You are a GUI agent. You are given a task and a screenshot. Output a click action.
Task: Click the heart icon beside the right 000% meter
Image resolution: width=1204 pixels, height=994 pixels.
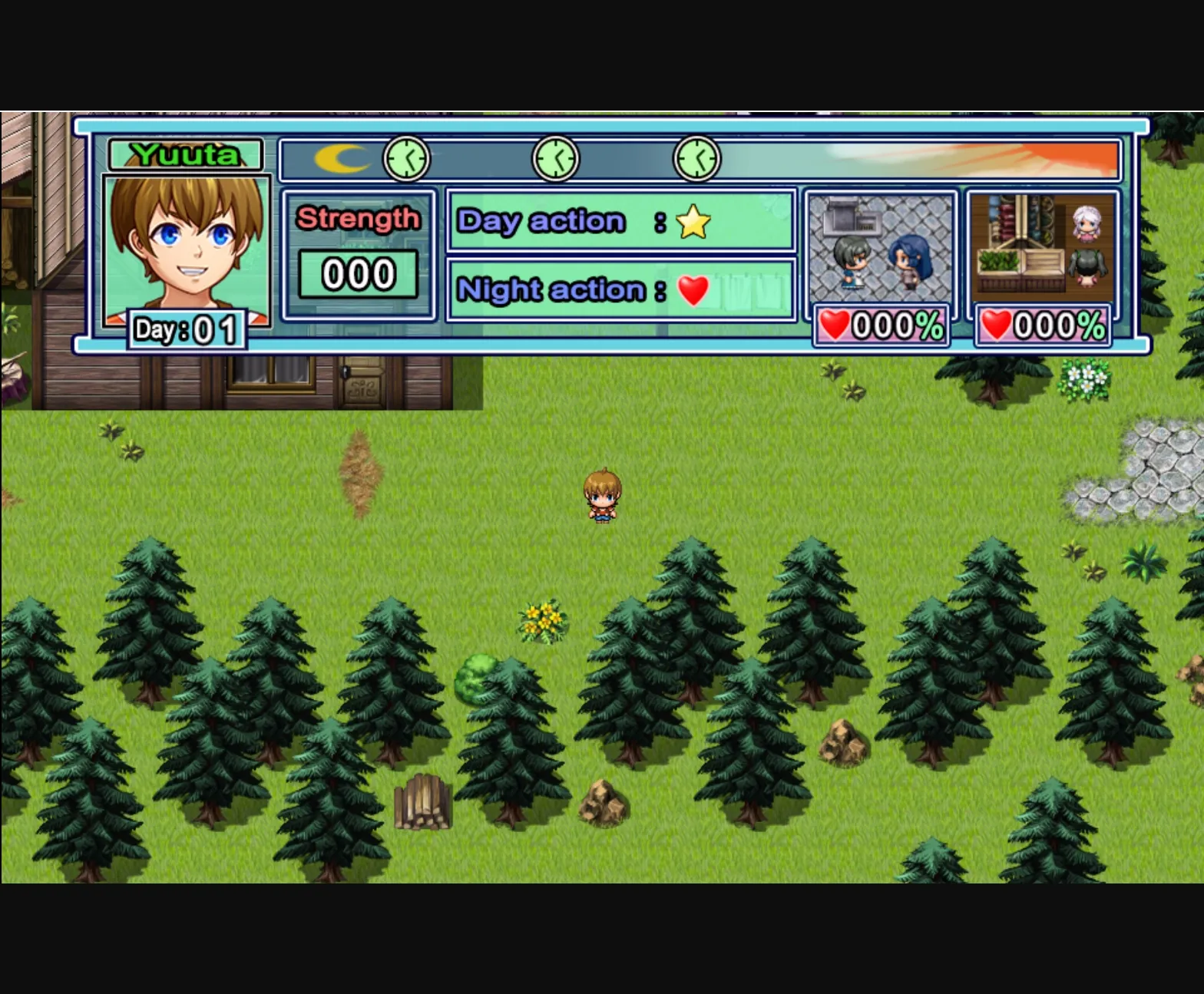click(x=996, y=327)
